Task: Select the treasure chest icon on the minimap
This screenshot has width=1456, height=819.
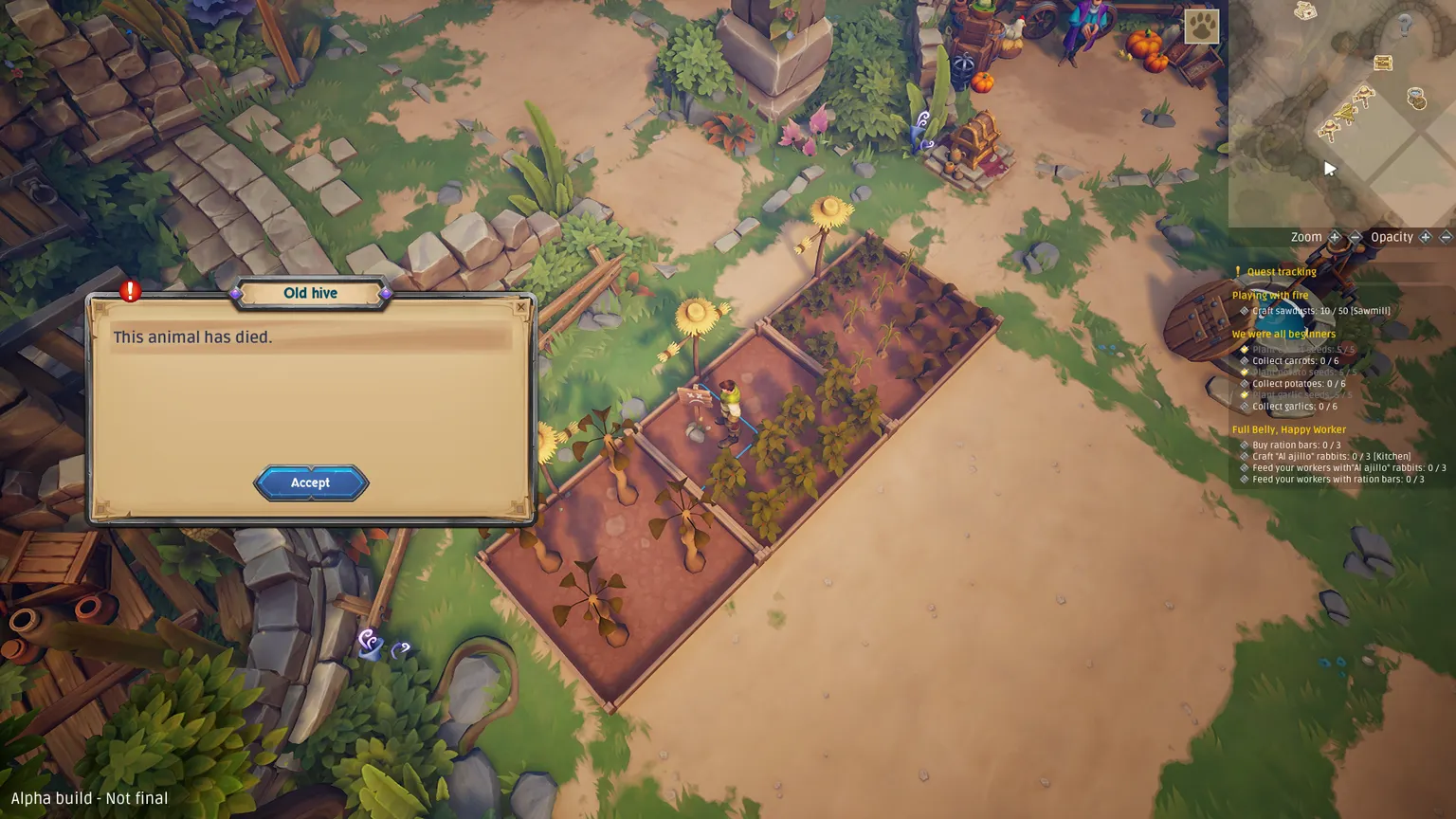Action: pos(1382,63)
